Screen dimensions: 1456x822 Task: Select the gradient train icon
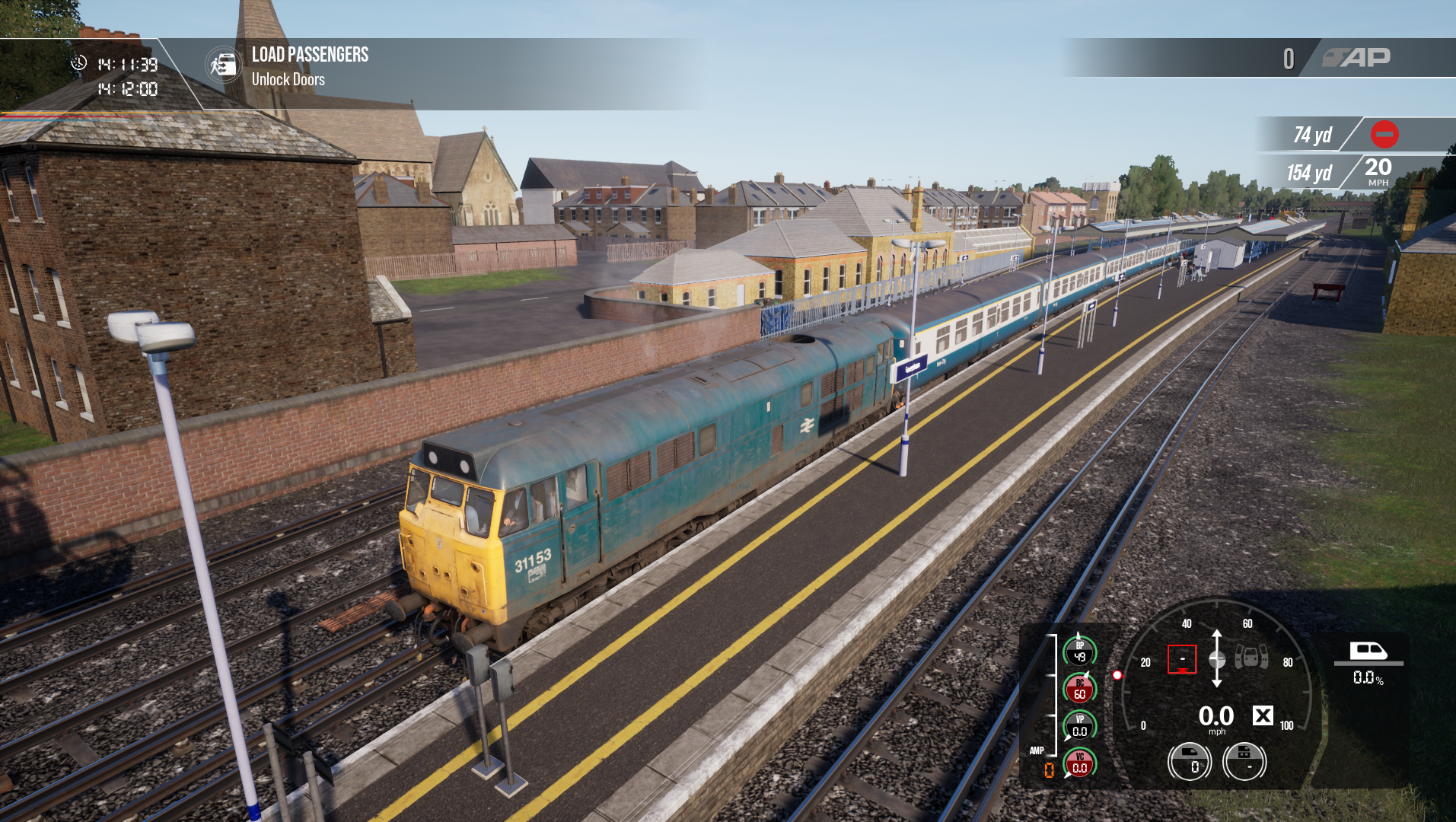[x=1368, y=652]
